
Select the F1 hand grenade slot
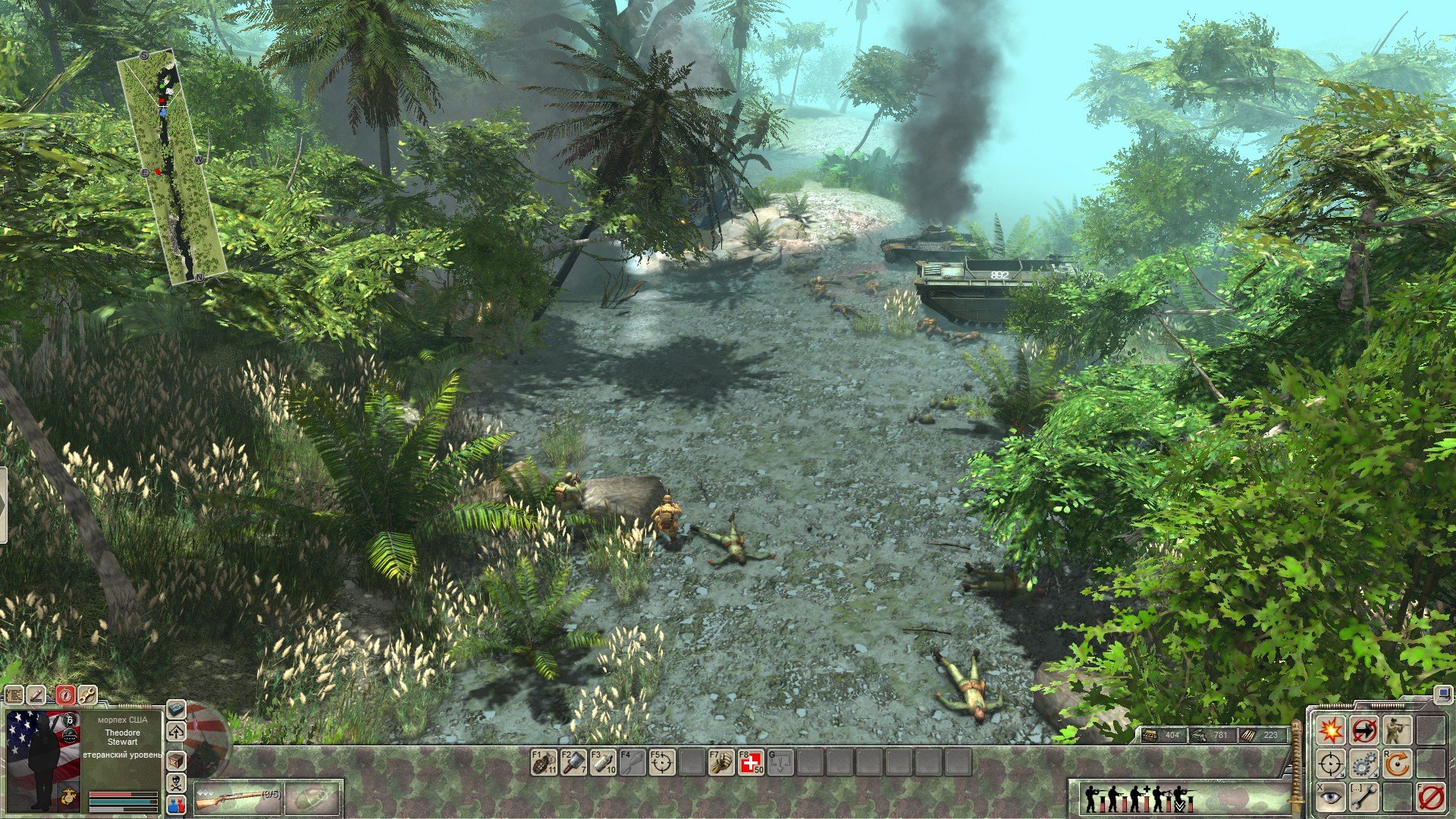pyautogui.click(x=544, y=761)
